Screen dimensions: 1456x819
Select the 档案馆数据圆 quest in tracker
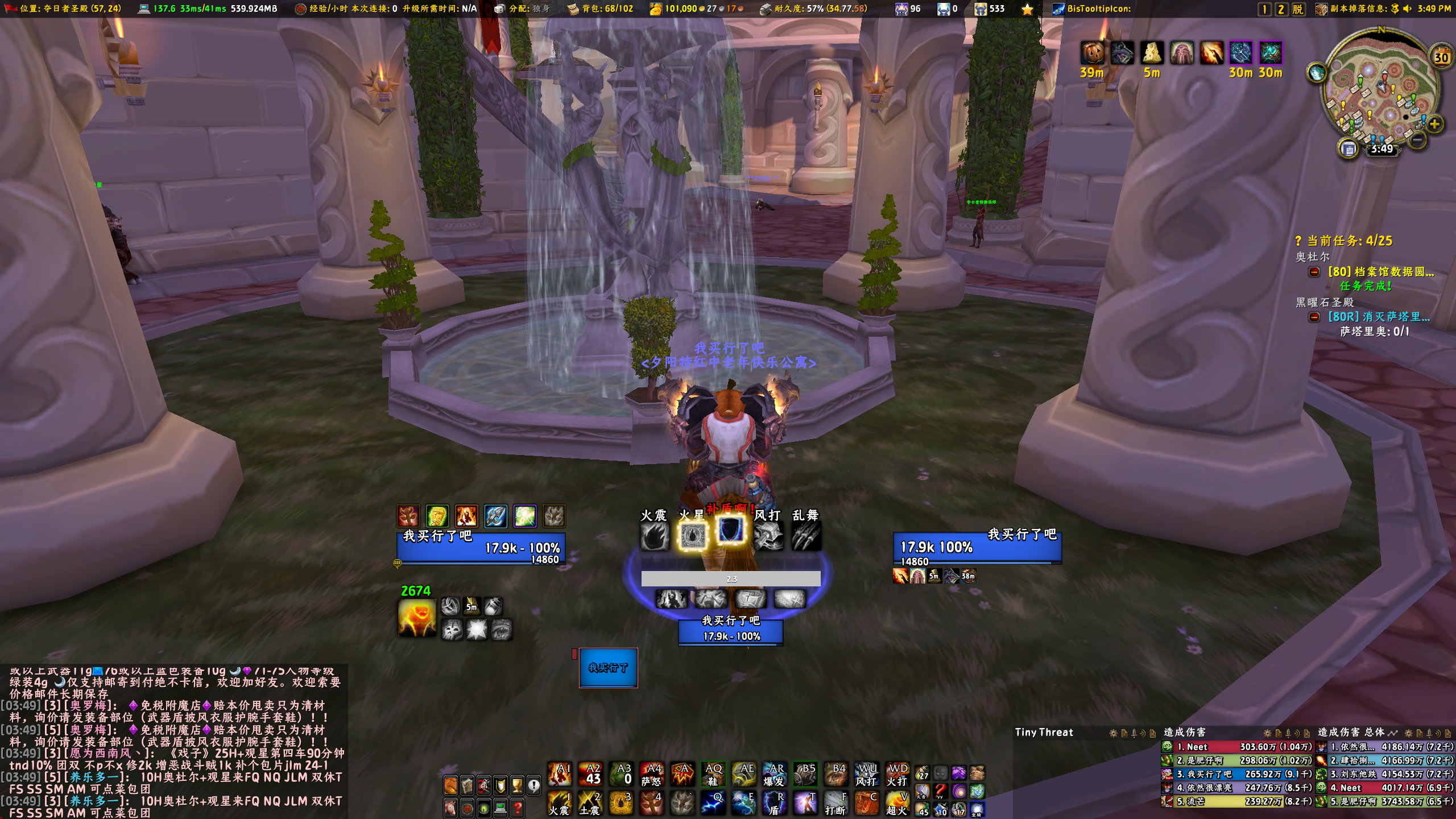[1380, 272]
